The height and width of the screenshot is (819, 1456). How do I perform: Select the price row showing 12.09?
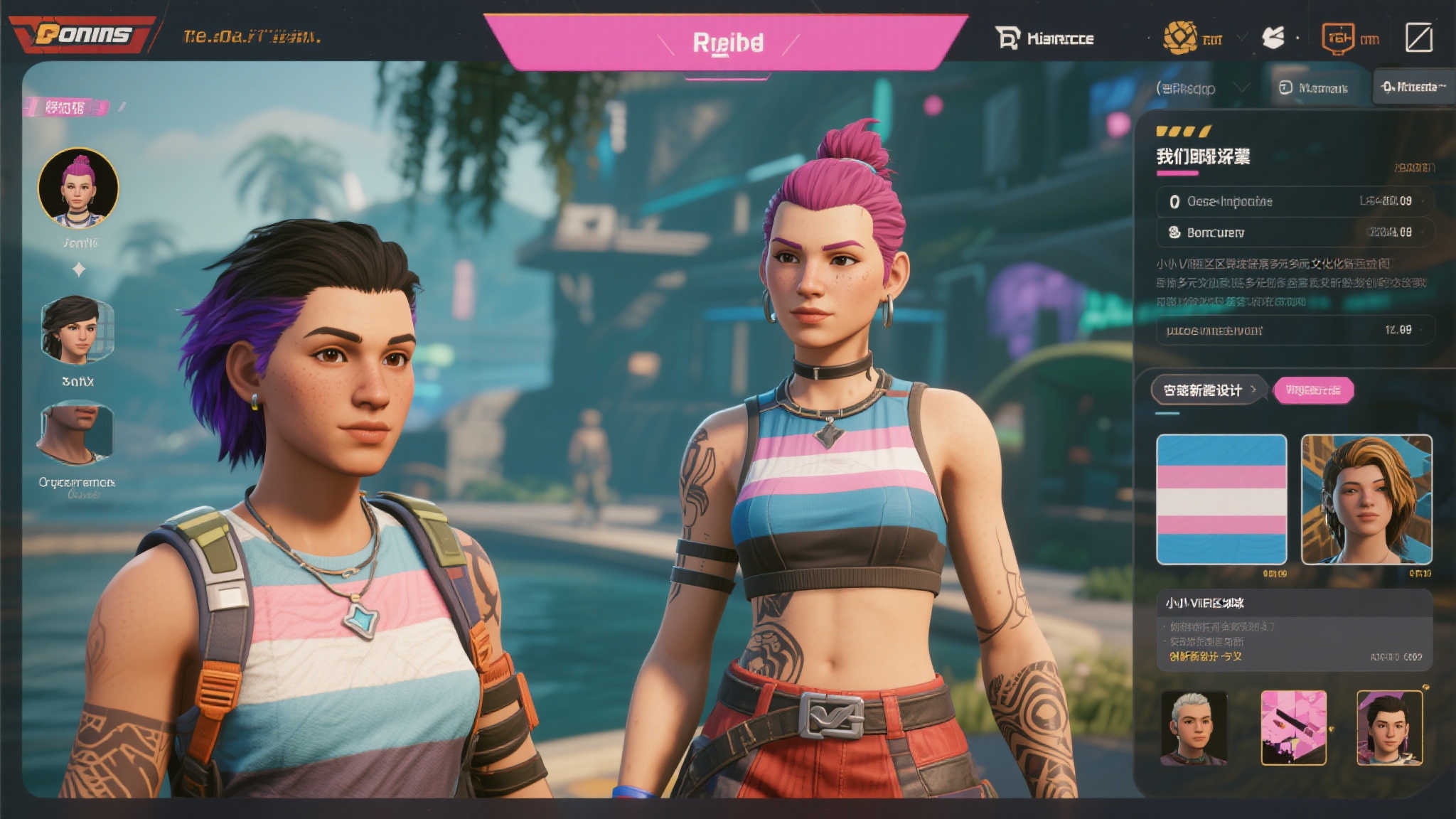tap(1294, 330)
